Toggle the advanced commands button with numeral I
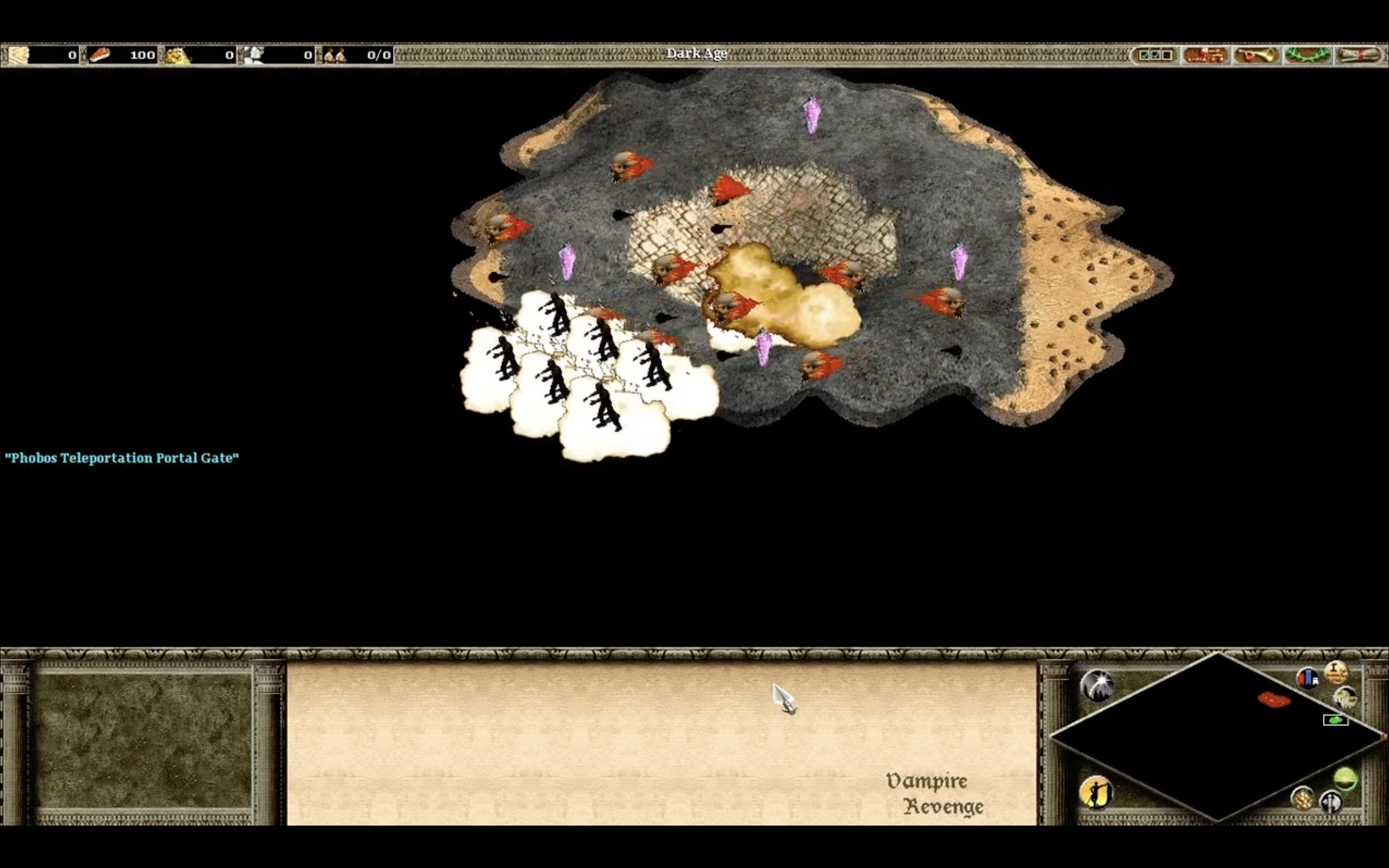Image resolution: width=1389 pixels, height=868 pixels. 1336,672
